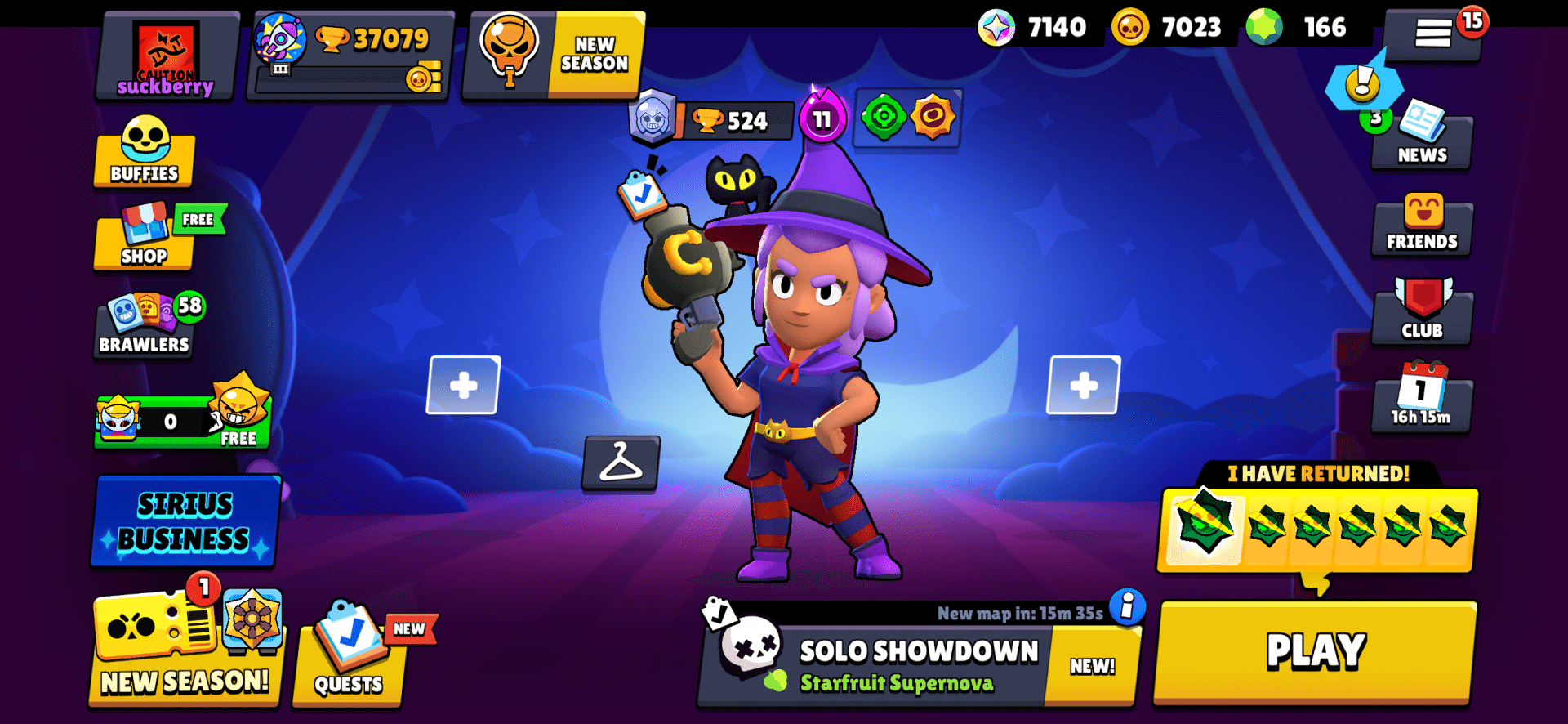Open the Brawlers collection
The height and width of the screenshot is (724, 1568).
click(144, 325)
